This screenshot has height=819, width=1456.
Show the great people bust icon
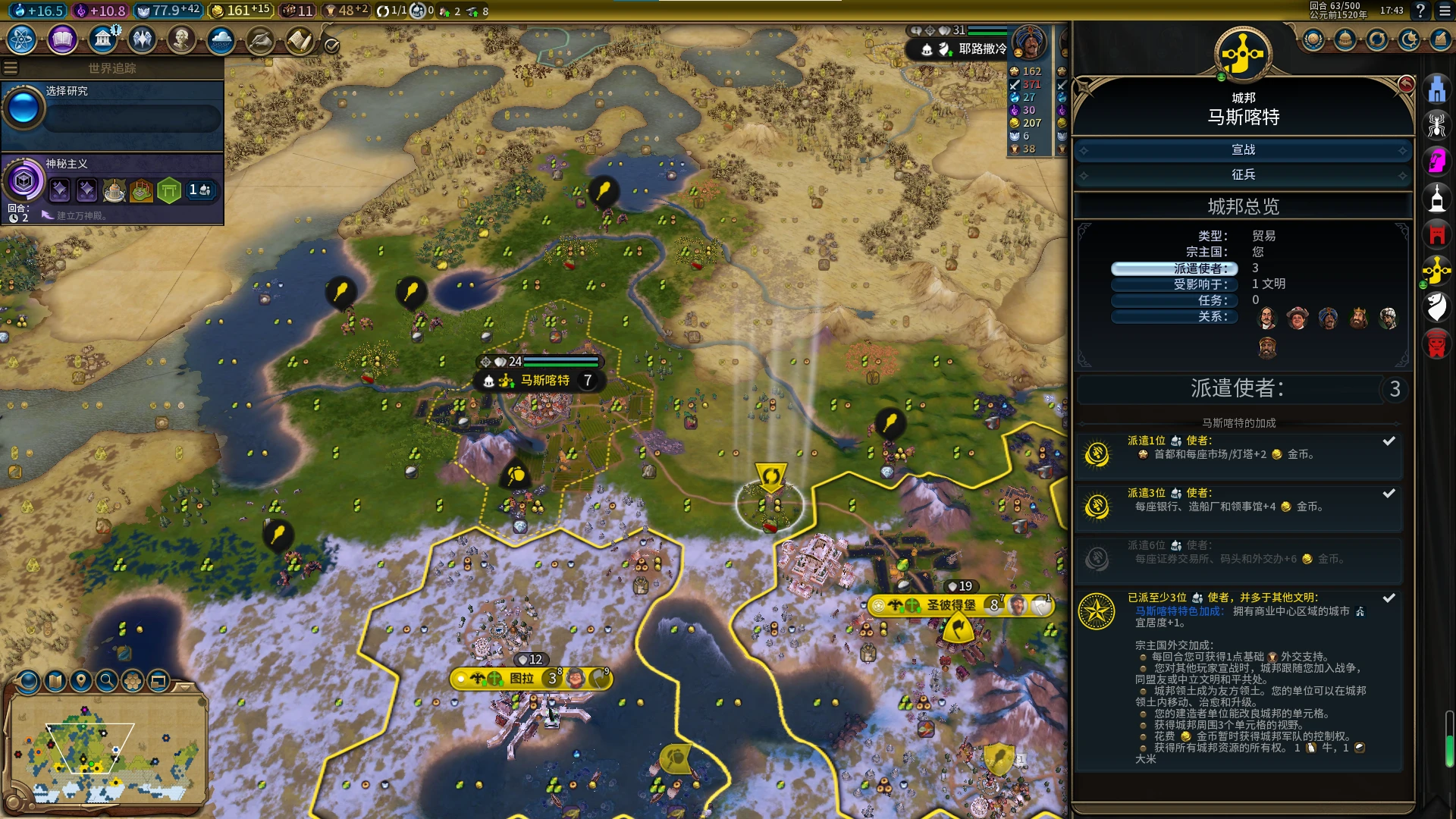(x=181, y=39)
